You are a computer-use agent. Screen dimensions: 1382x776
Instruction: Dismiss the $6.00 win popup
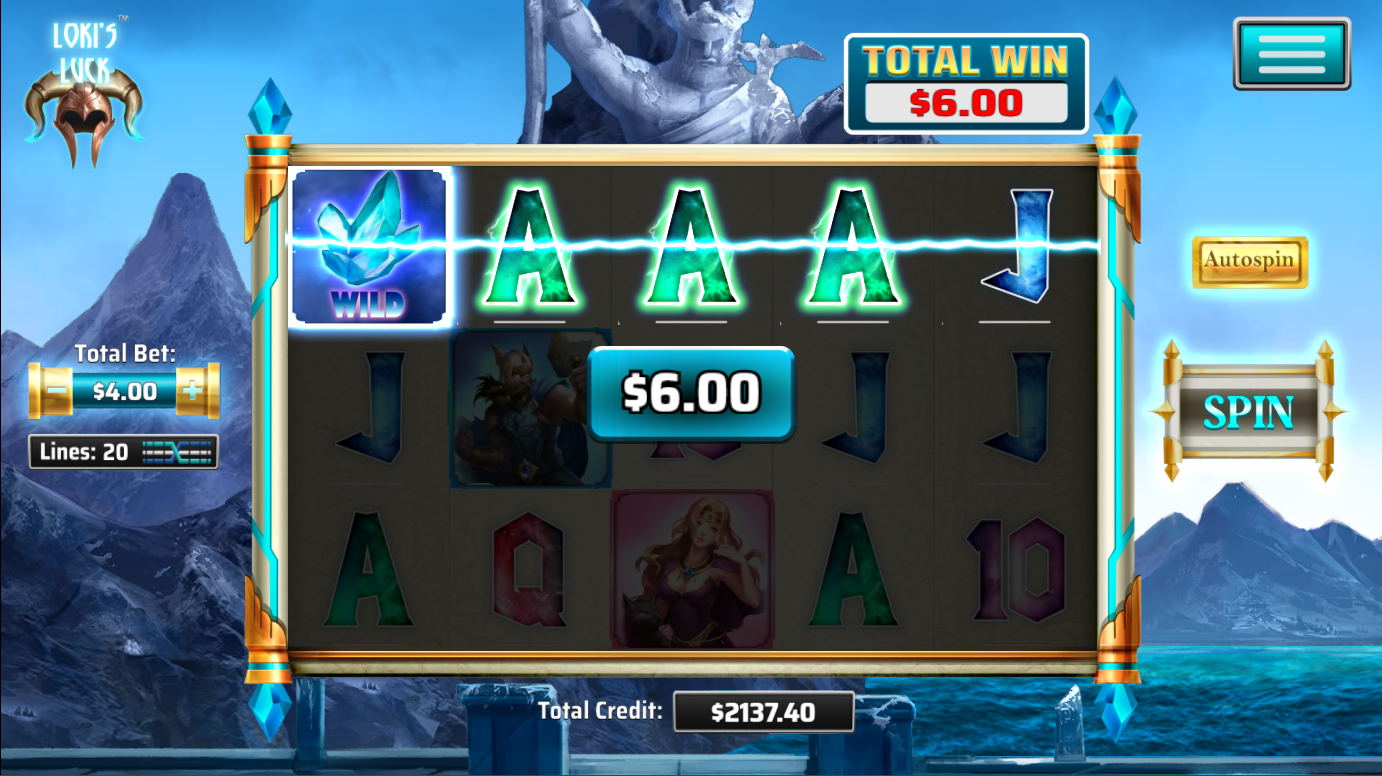691,394
